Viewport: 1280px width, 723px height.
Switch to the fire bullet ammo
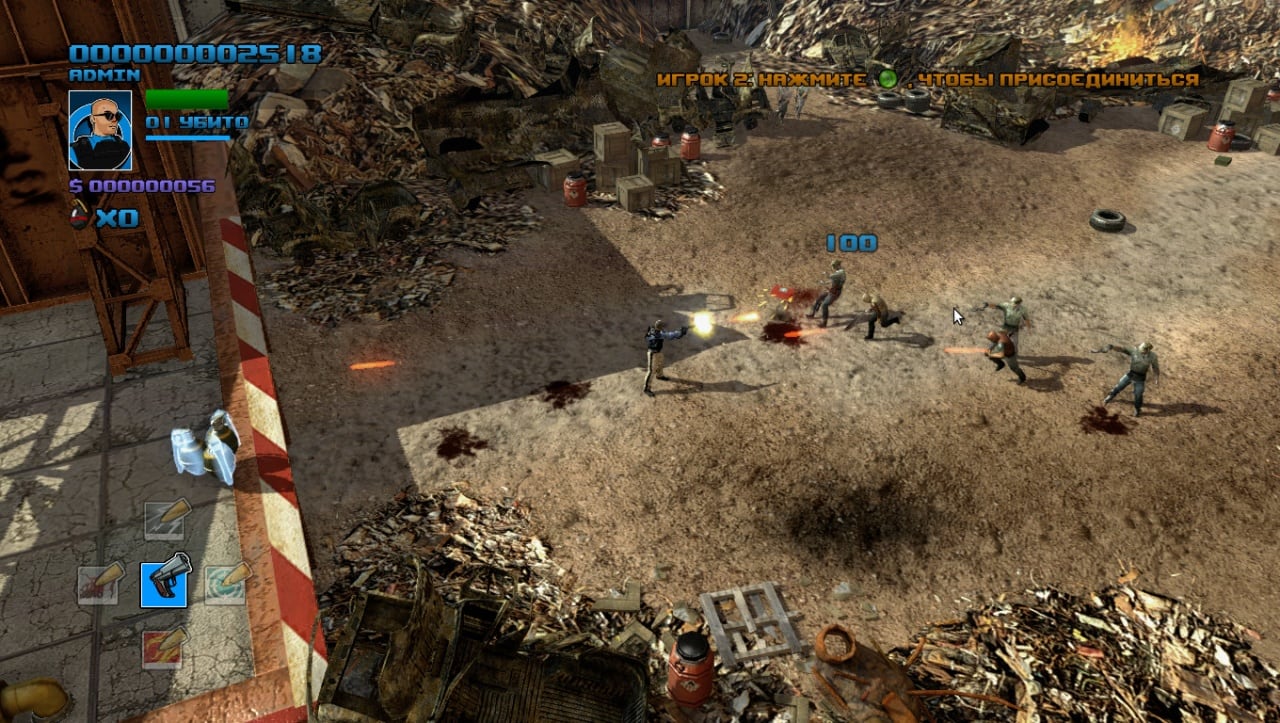coord(164,646)
